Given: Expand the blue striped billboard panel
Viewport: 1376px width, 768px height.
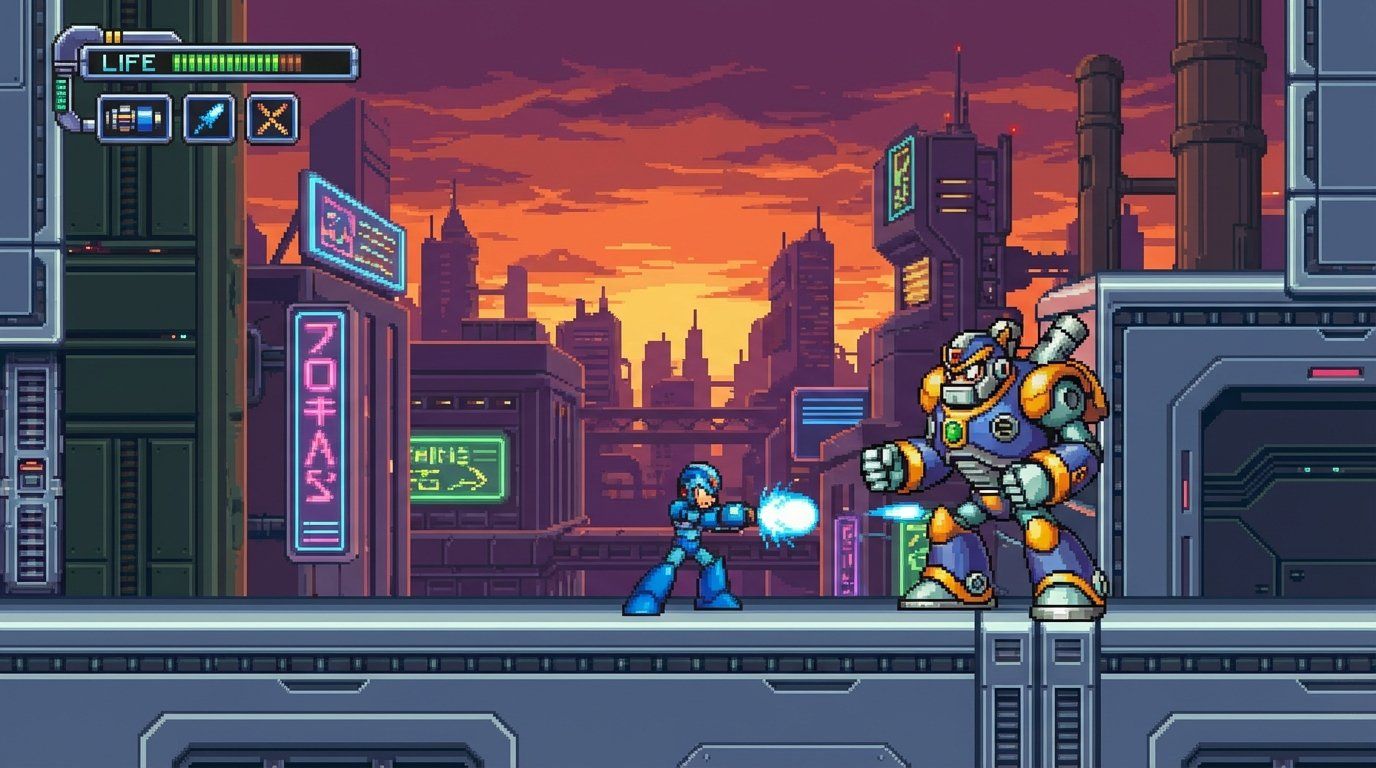Looking at the screenshot, I should click(828, 410).
